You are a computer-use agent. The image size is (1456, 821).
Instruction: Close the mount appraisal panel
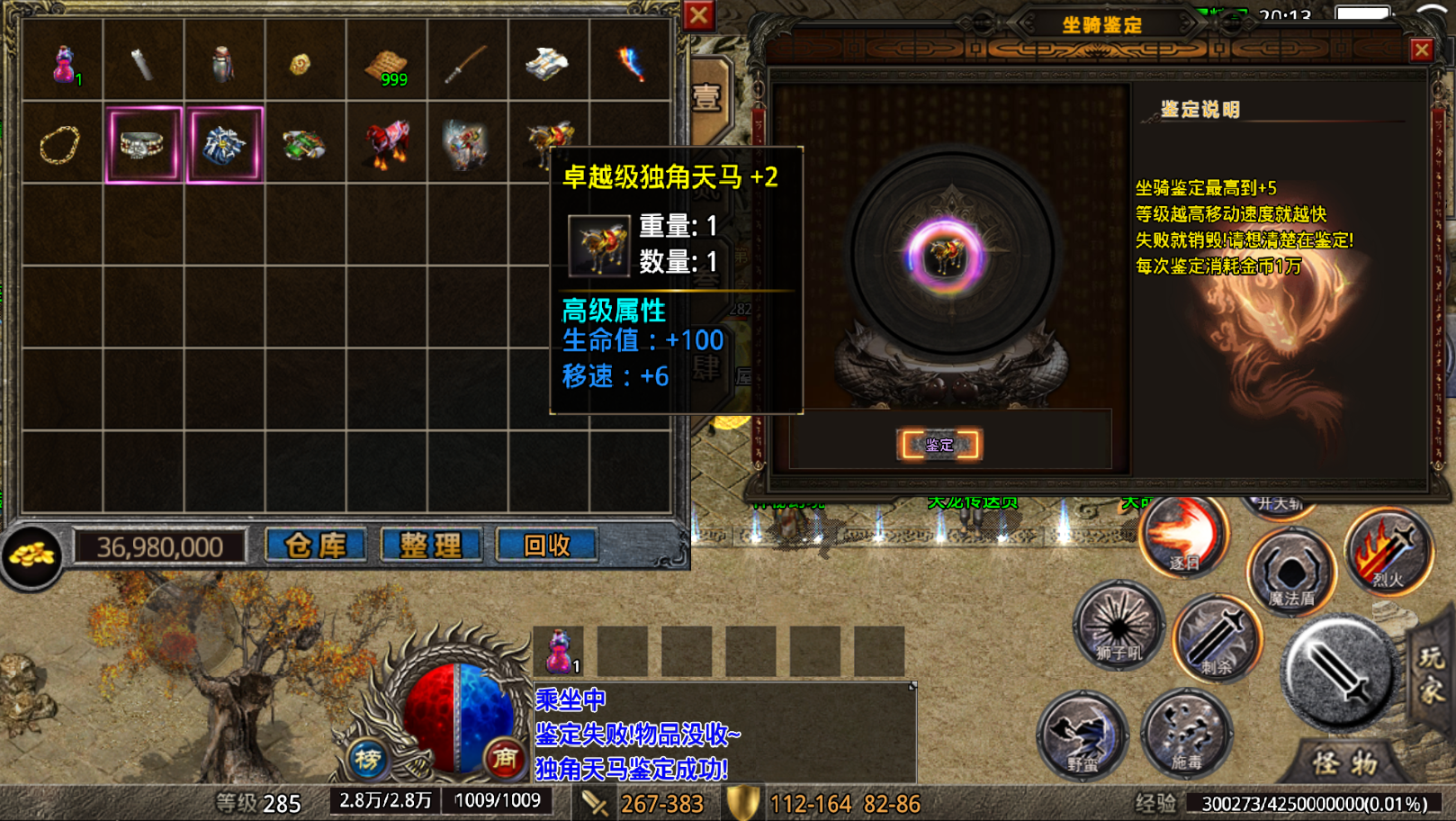pos(1421,50)
